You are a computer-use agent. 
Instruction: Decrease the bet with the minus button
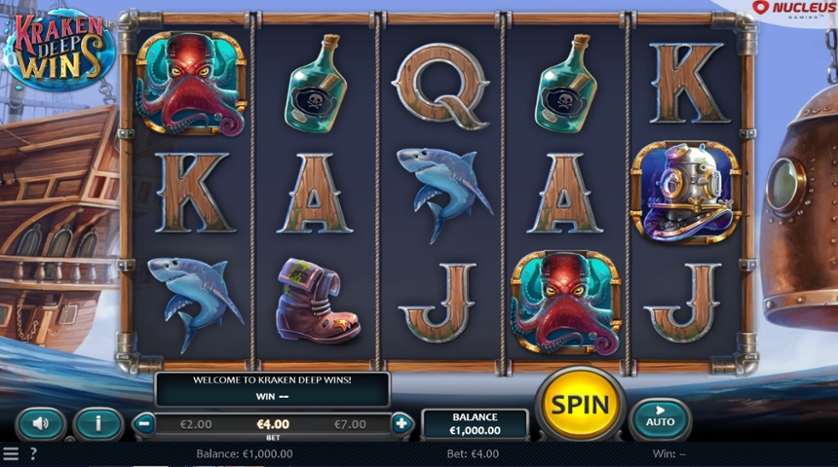[x=145, y=423]
